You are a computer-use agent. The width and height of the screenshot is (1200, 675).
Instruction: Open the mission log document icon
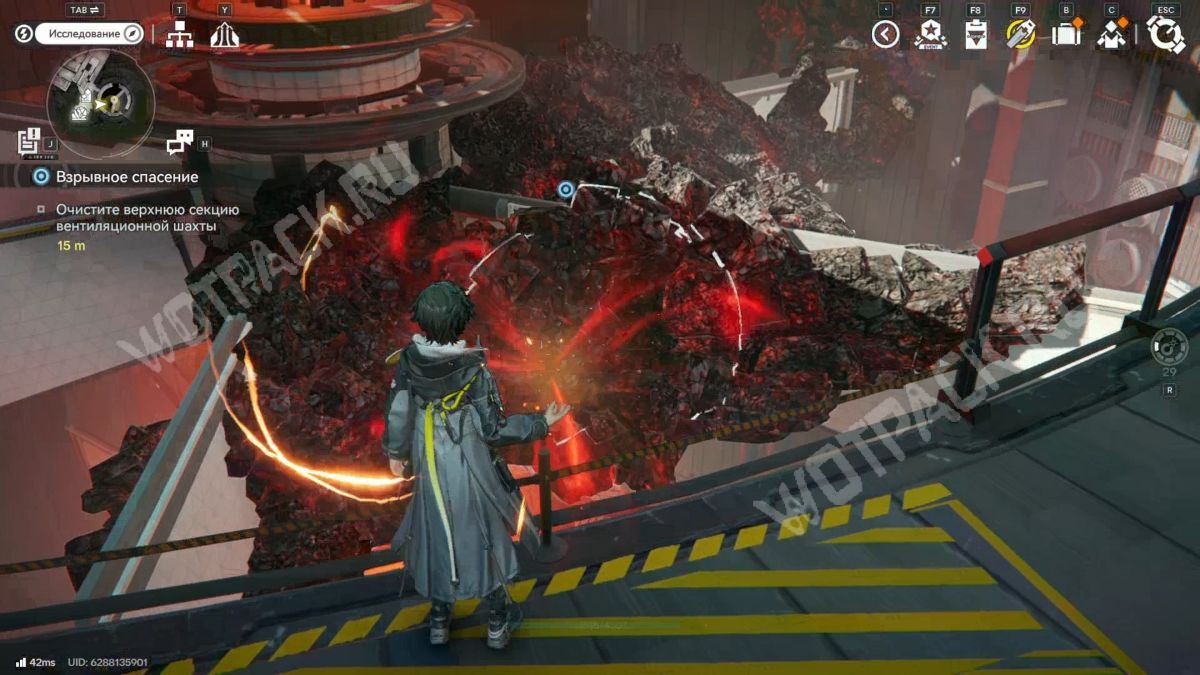(x=28, y=141)
